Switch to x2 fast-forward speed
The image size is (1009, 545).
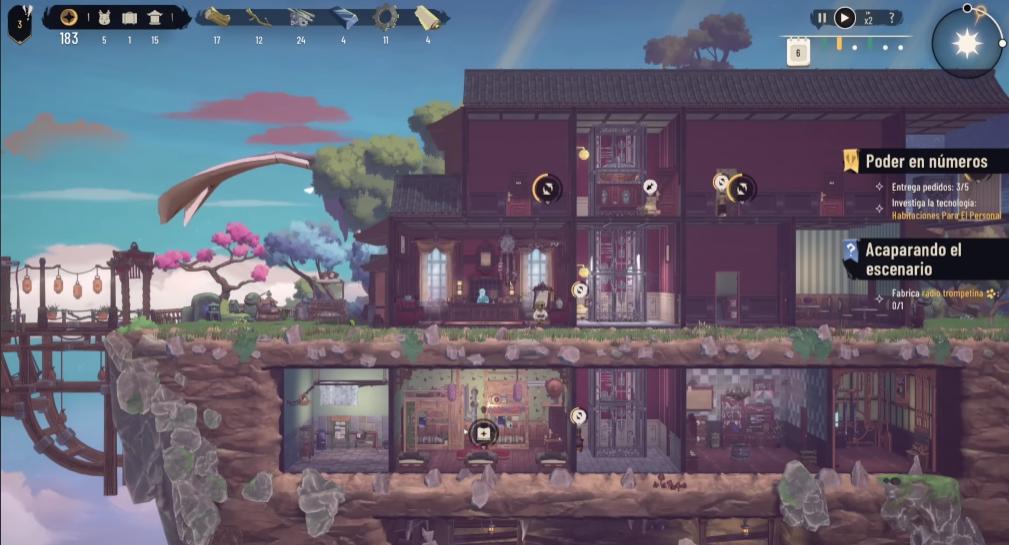[867, 18]
